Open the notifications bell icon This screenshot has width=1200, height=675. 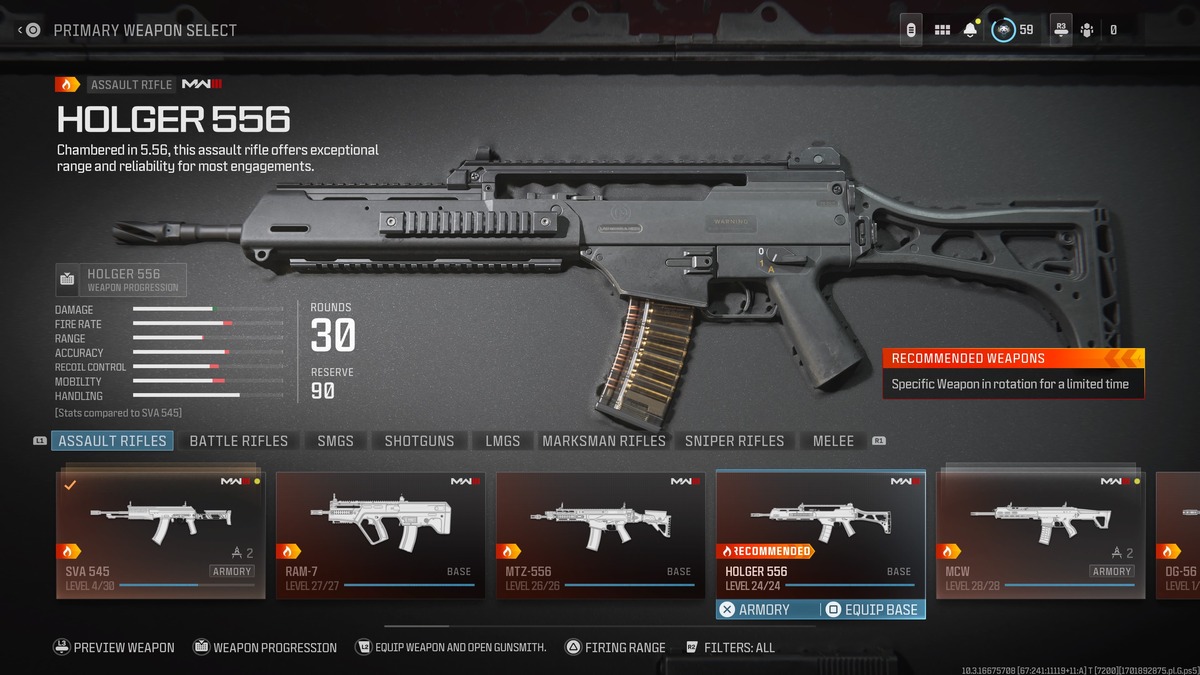click(x=970, y=30)
